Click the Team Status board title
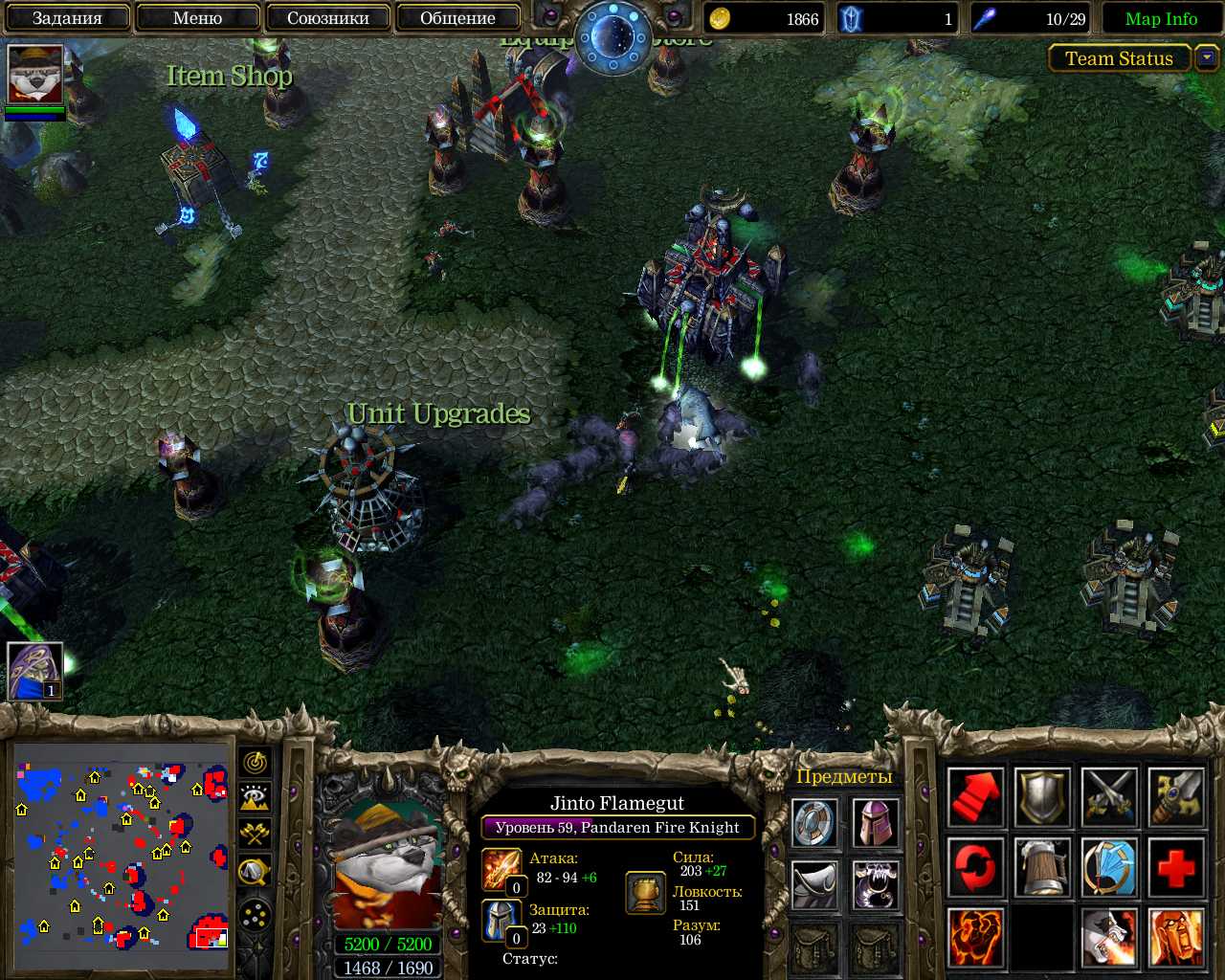Image resolution: width=1225 pixels, height=980 pixels. [1119, 58]
